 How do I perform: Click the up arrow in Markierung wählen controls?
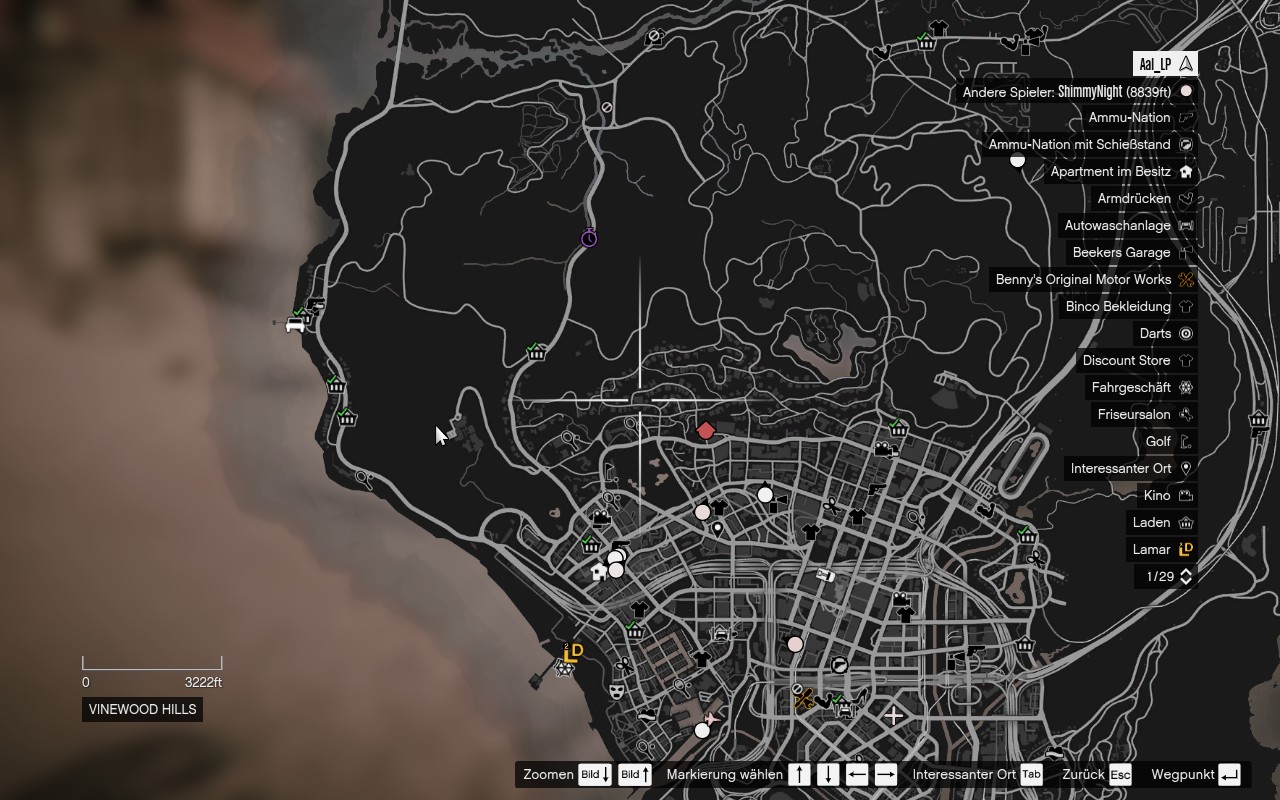[800, 774]
